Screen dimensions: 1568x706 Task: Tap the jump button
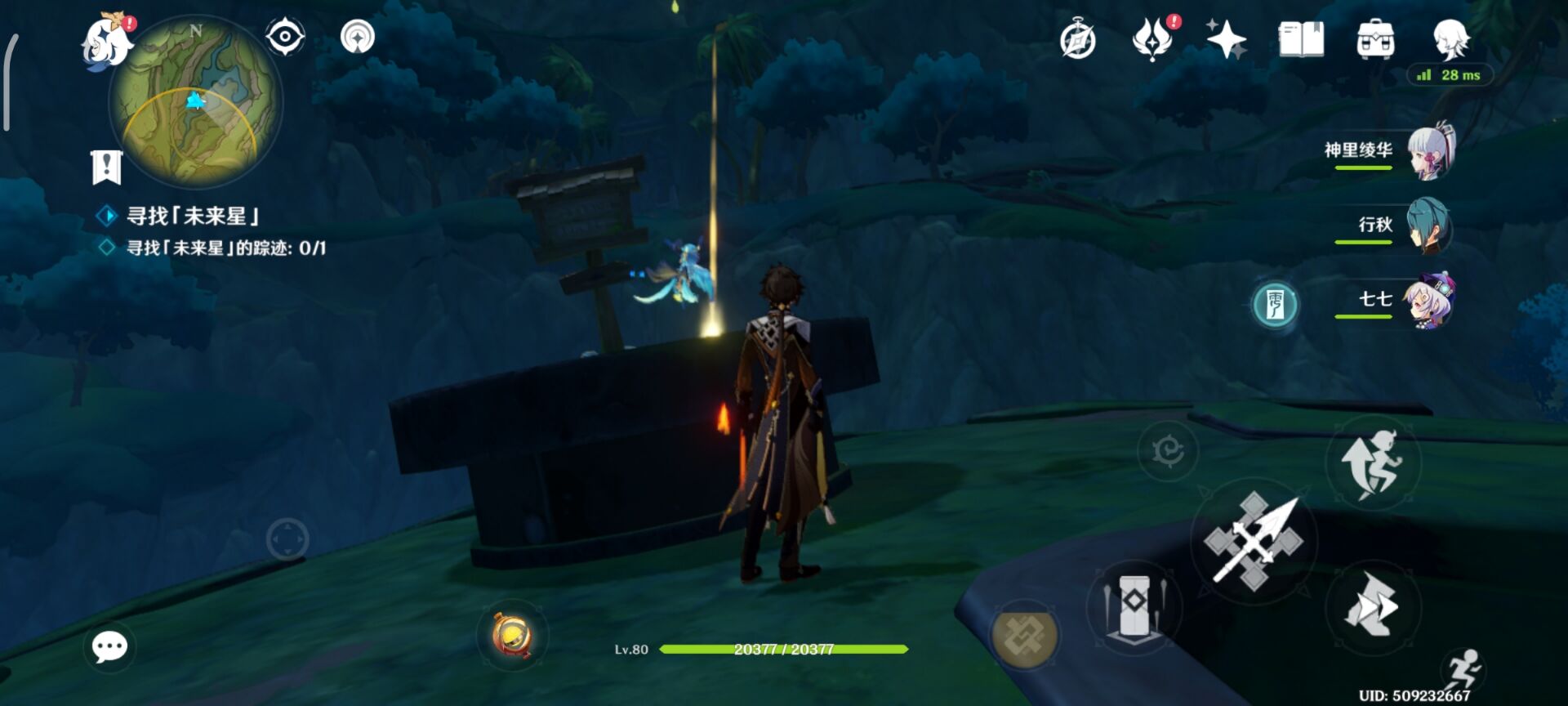(1373, 463)
